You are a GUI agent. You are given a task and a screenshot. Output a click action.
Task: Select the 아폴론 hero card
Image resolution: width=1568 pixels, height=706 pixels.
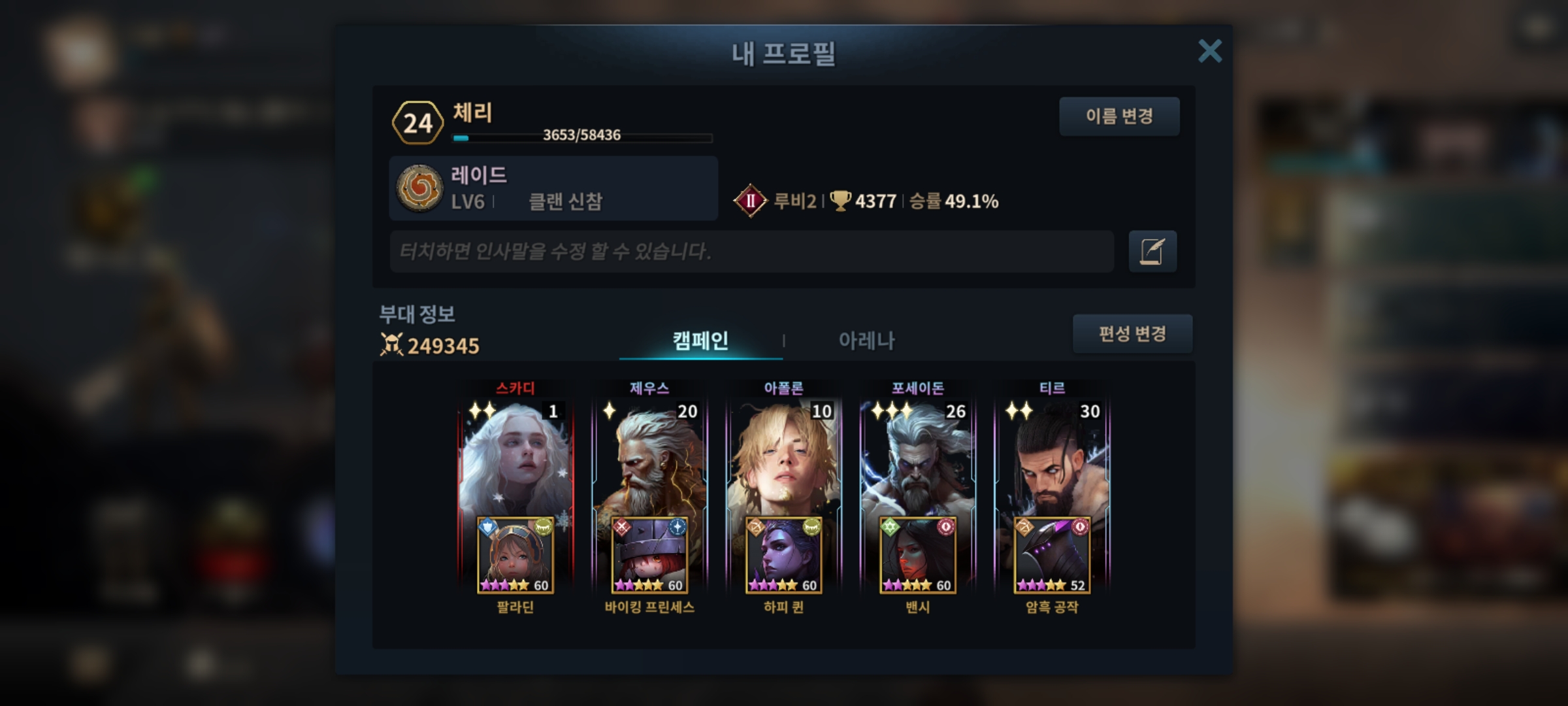click(x=783, y=458)
